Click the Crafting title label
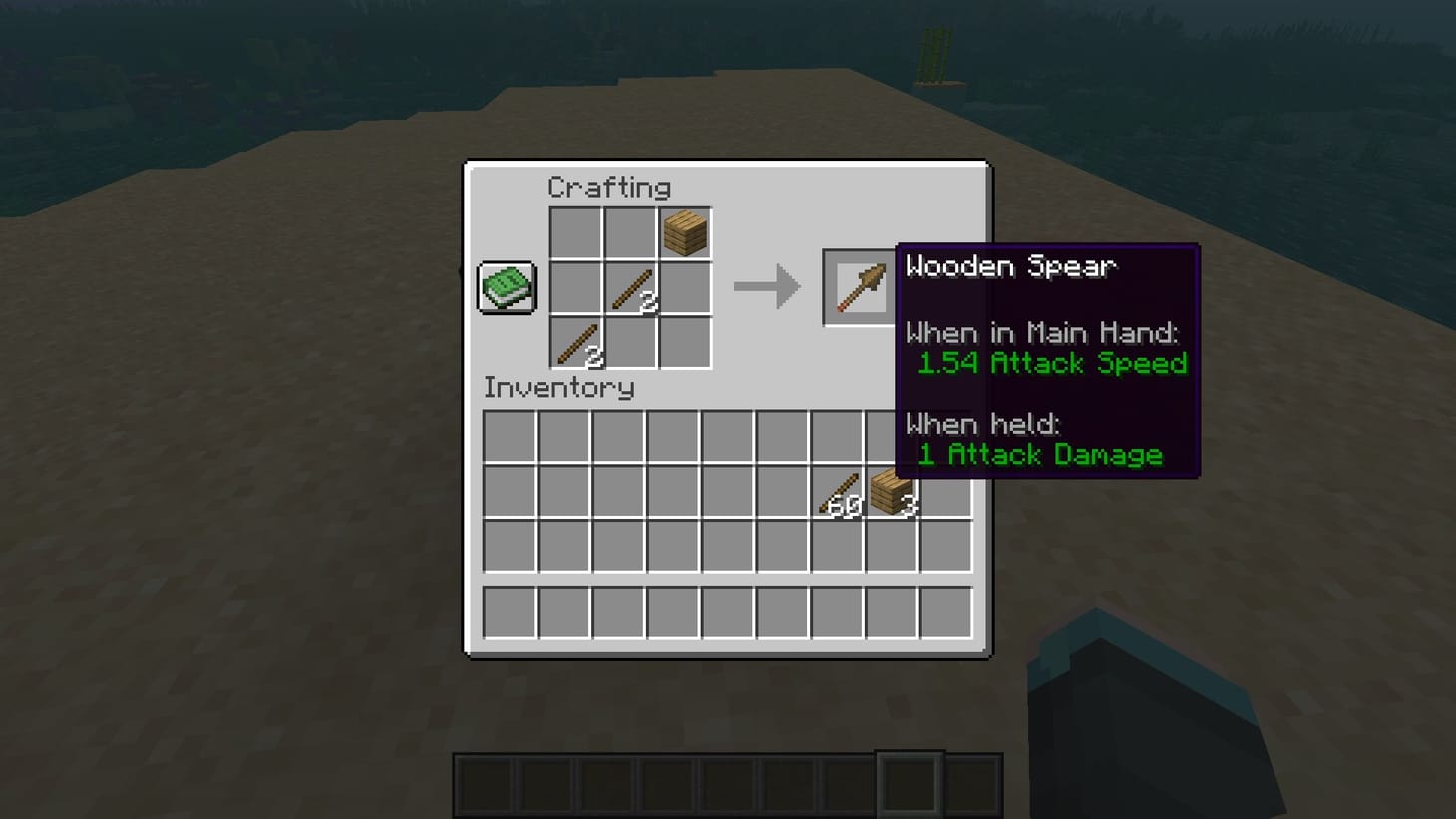This screenshot has width=1456, height=819. (x=609, y=187)
